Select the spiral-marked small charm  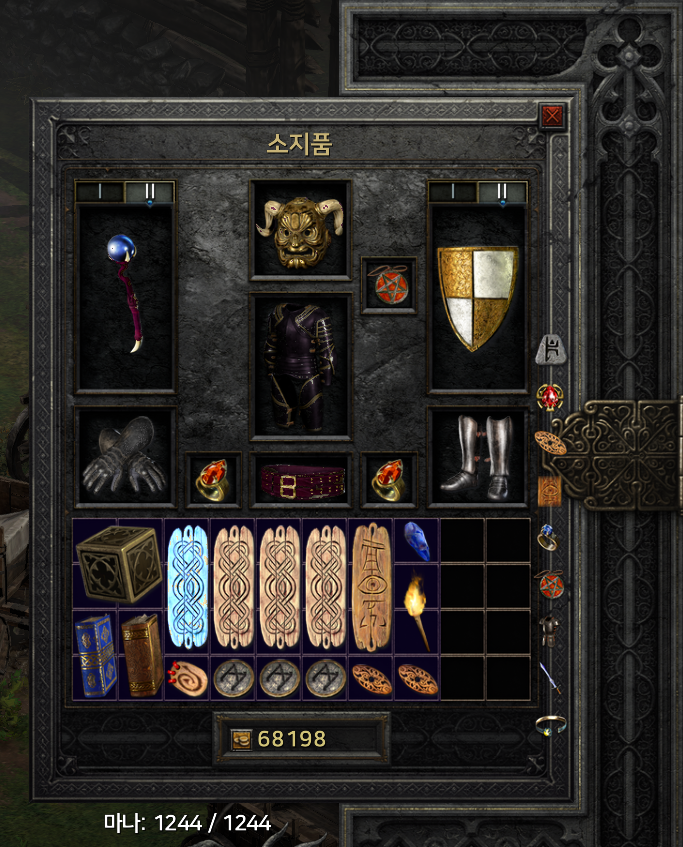coord(187,678)
